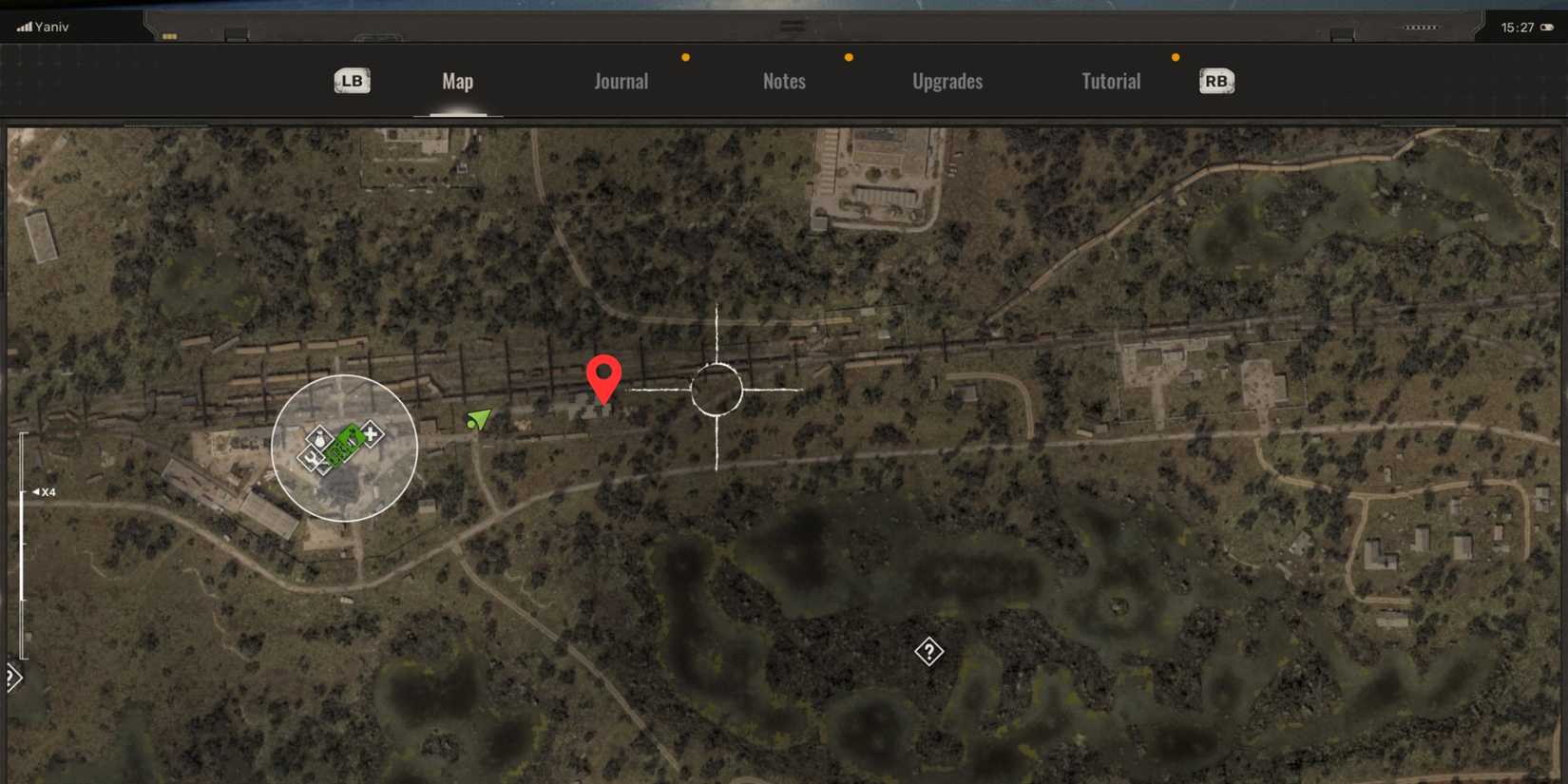
Task: Open the hamburger lines at the top center
Action: point(792,26)
